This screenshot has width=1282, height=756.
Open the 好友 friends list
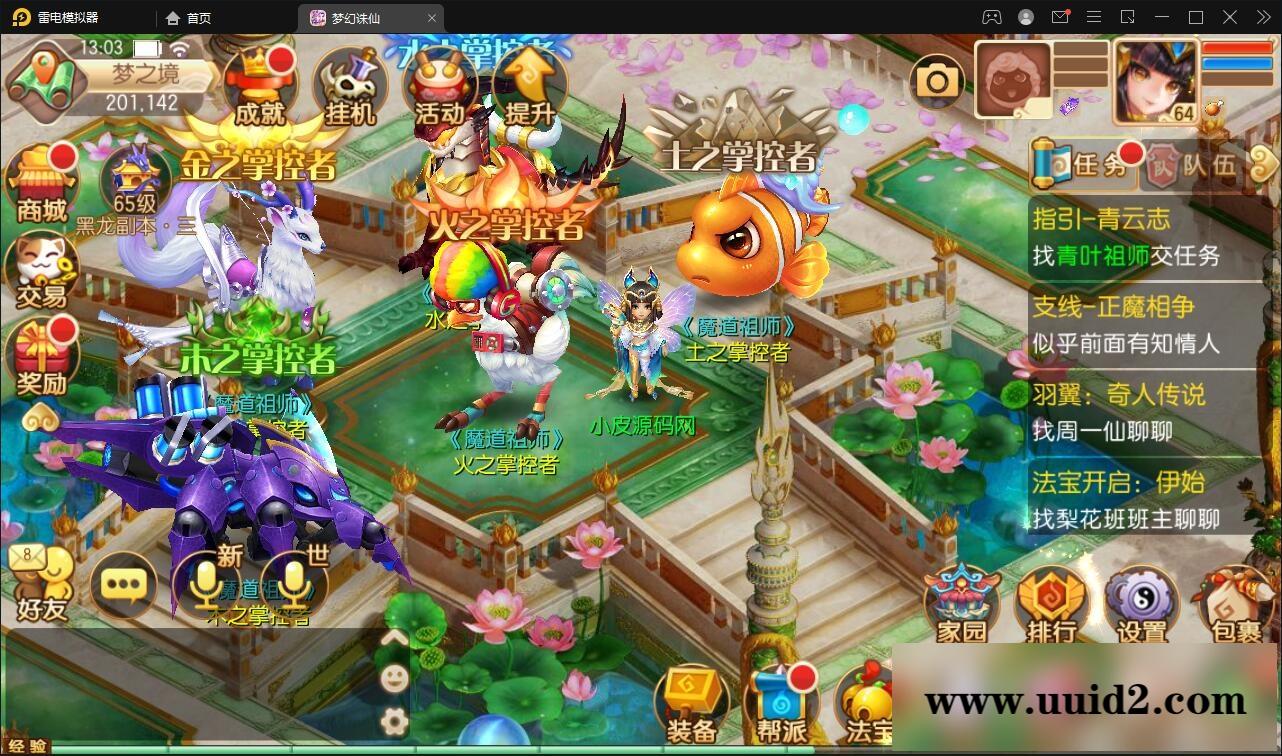(42, 585)
